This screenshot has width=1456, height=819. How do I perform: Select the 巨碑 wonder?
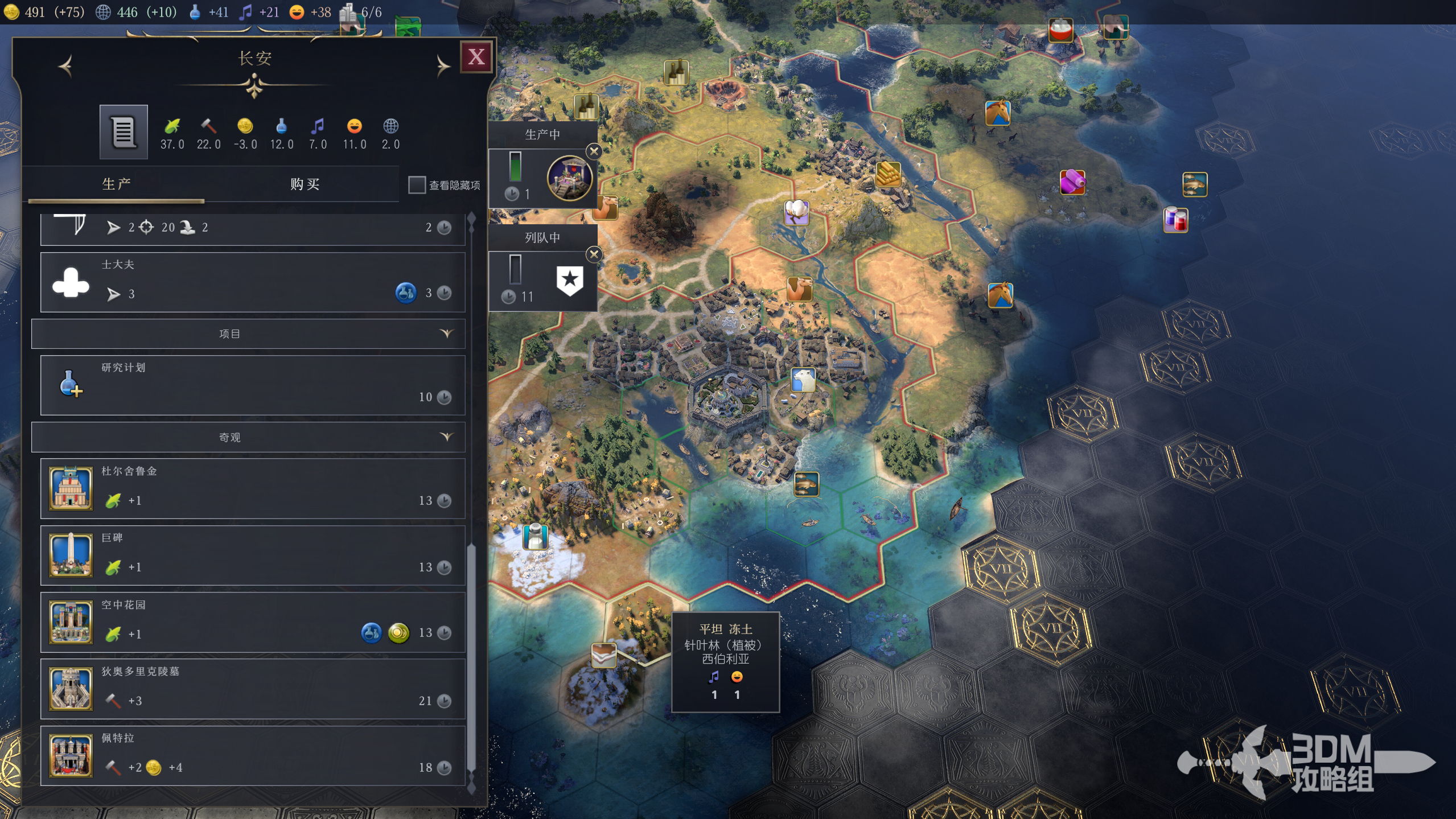click(x=252, y=555)
